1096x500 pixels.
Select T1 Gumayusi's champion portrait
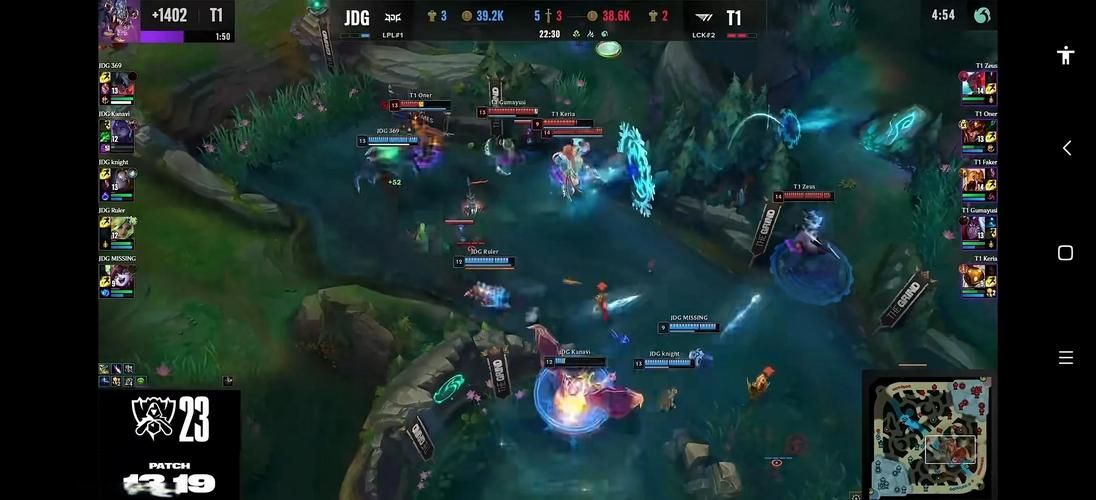click(x=973, y=229)
